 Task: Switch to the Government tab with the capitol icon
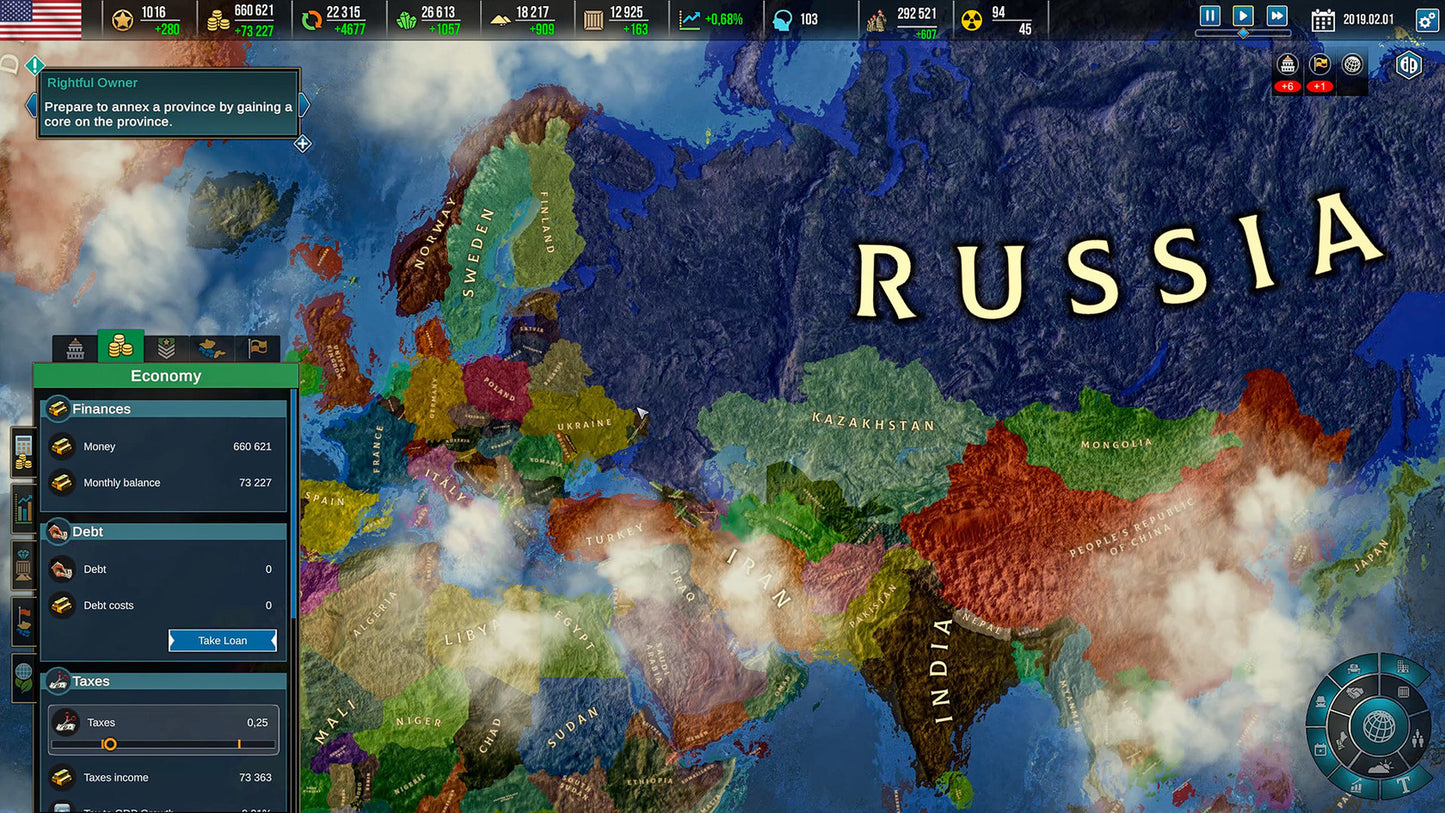pyautogui.click(x=76, y=348)
